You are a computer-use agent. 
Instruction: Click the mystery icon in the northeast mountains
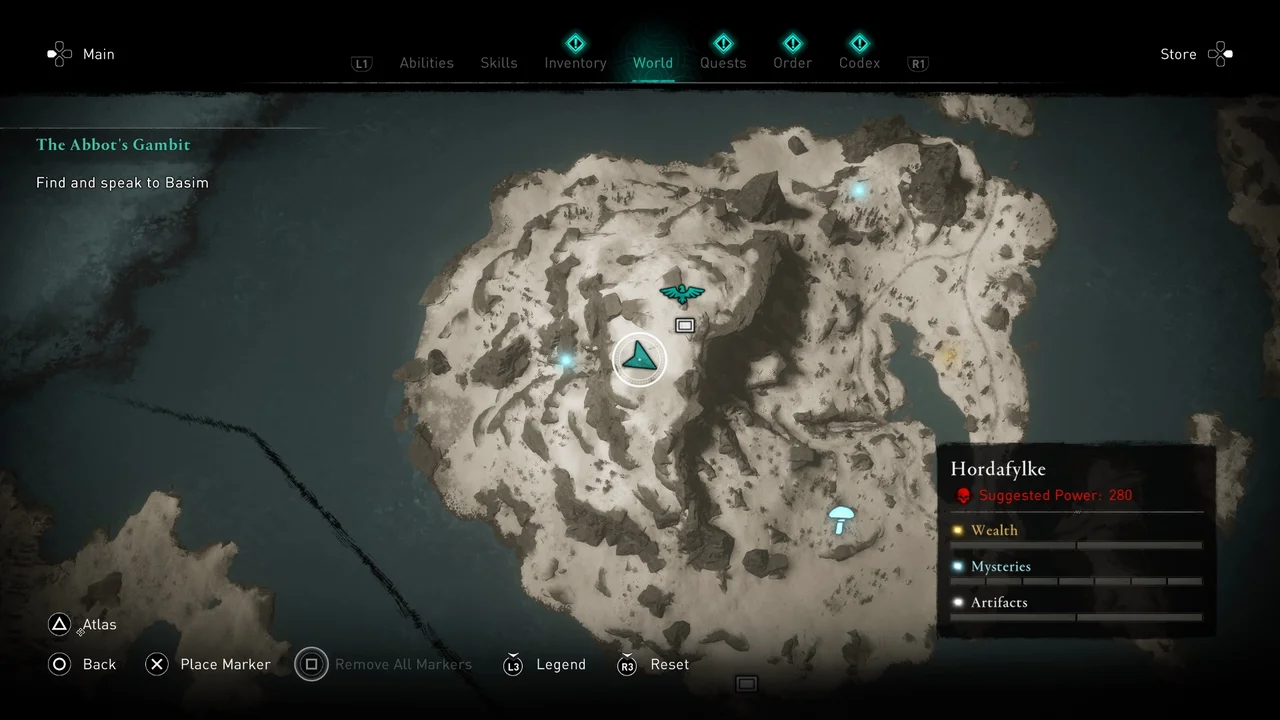(x=858, y=188)
